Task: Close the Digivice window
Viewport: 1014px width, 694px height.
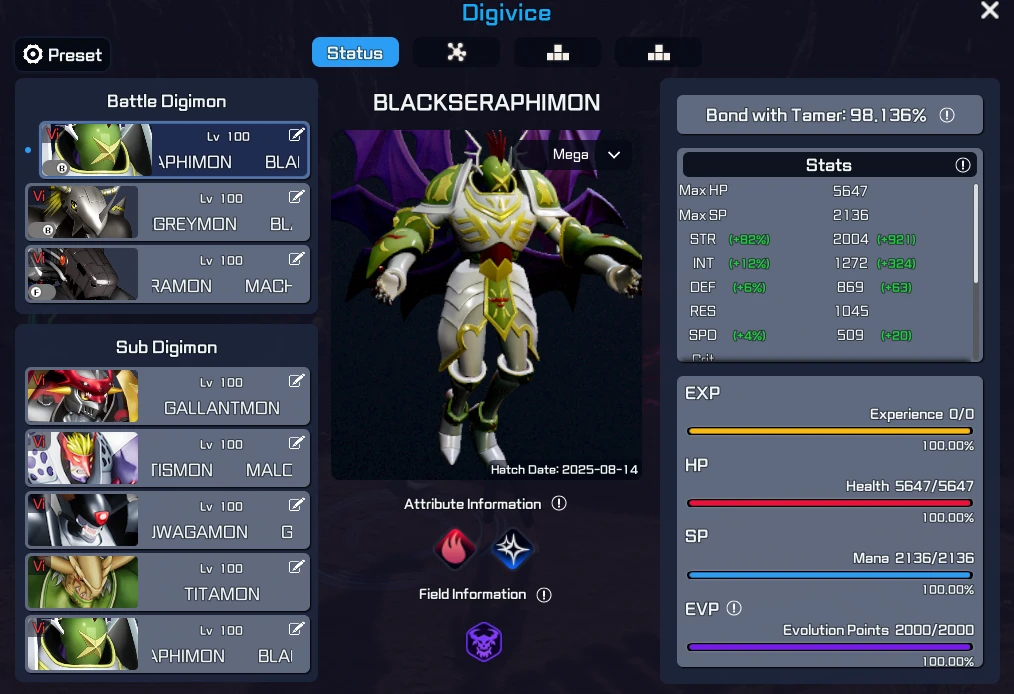Action: tap(989, 11)
